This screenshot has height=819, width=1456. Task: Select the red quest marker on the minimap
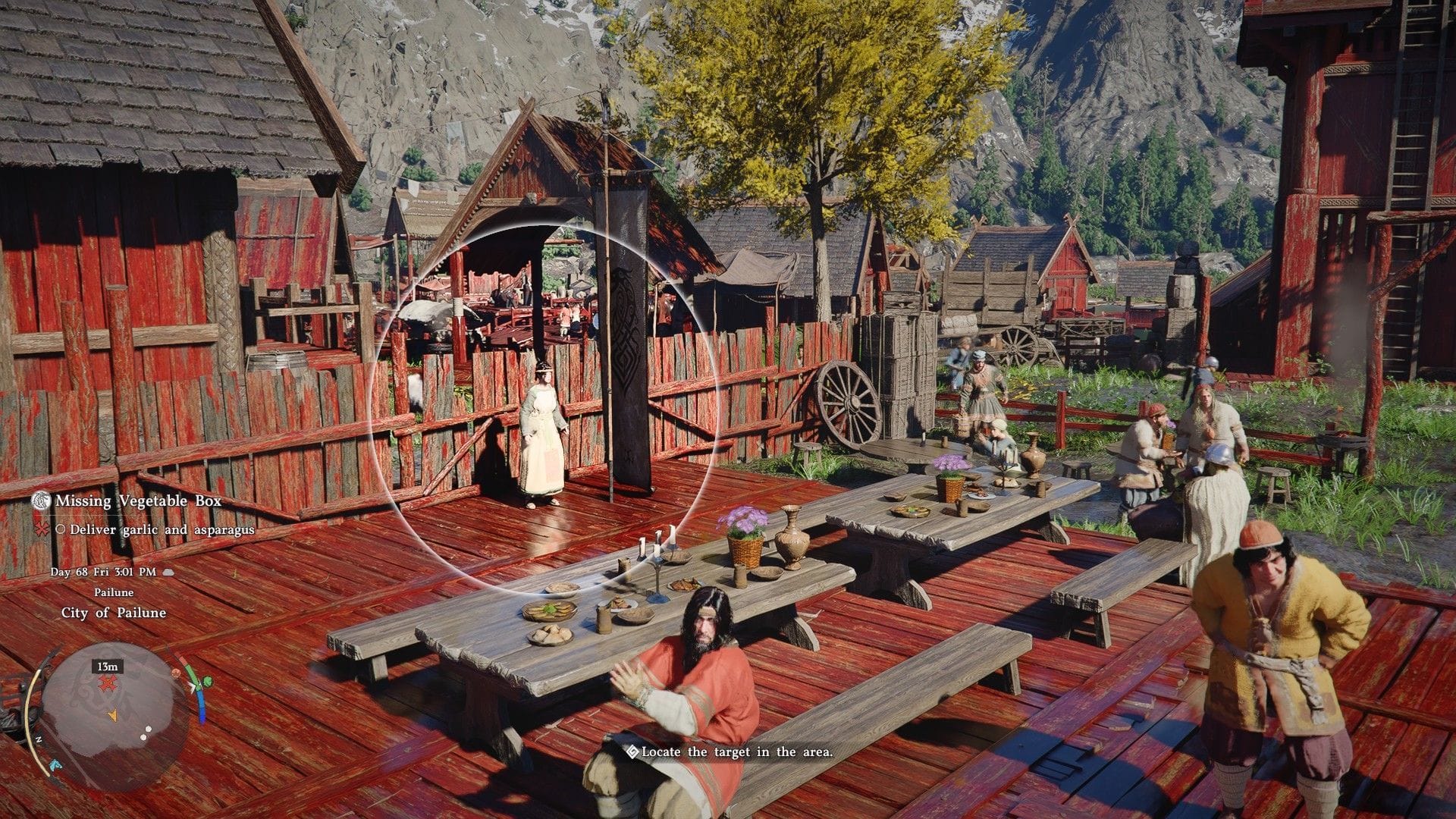tap(107, 684)
